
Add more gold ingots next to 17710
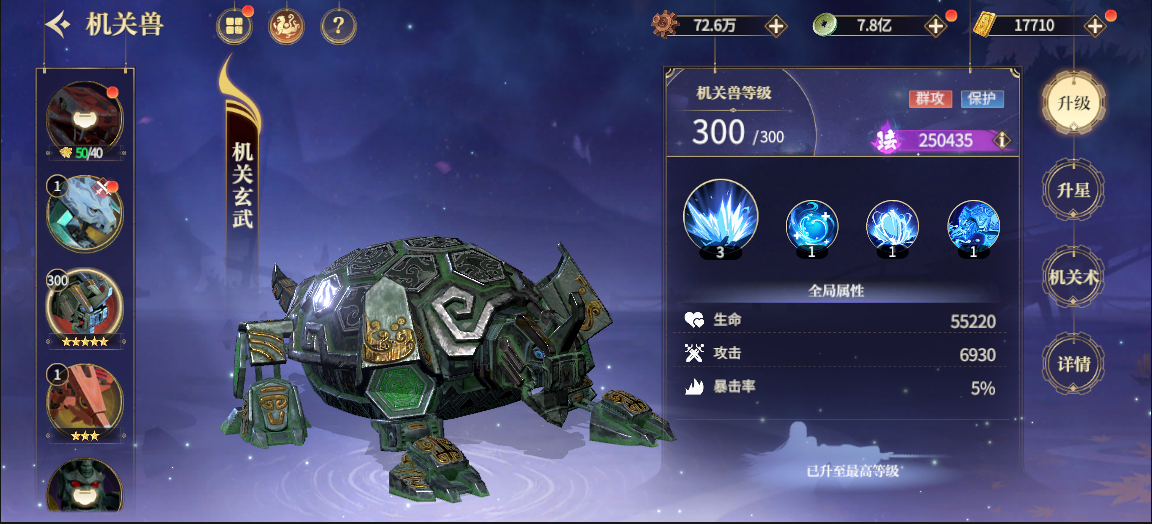[x=1095, y=26]
